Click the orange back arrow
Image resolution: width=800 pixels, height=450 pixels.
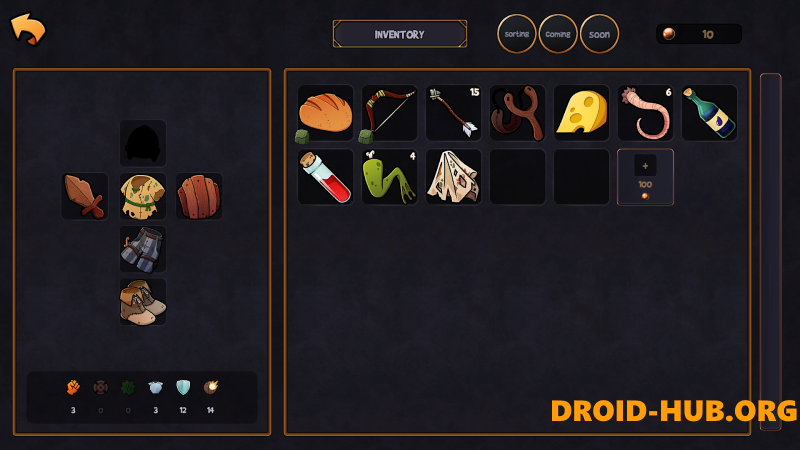(x=28, y=29)
